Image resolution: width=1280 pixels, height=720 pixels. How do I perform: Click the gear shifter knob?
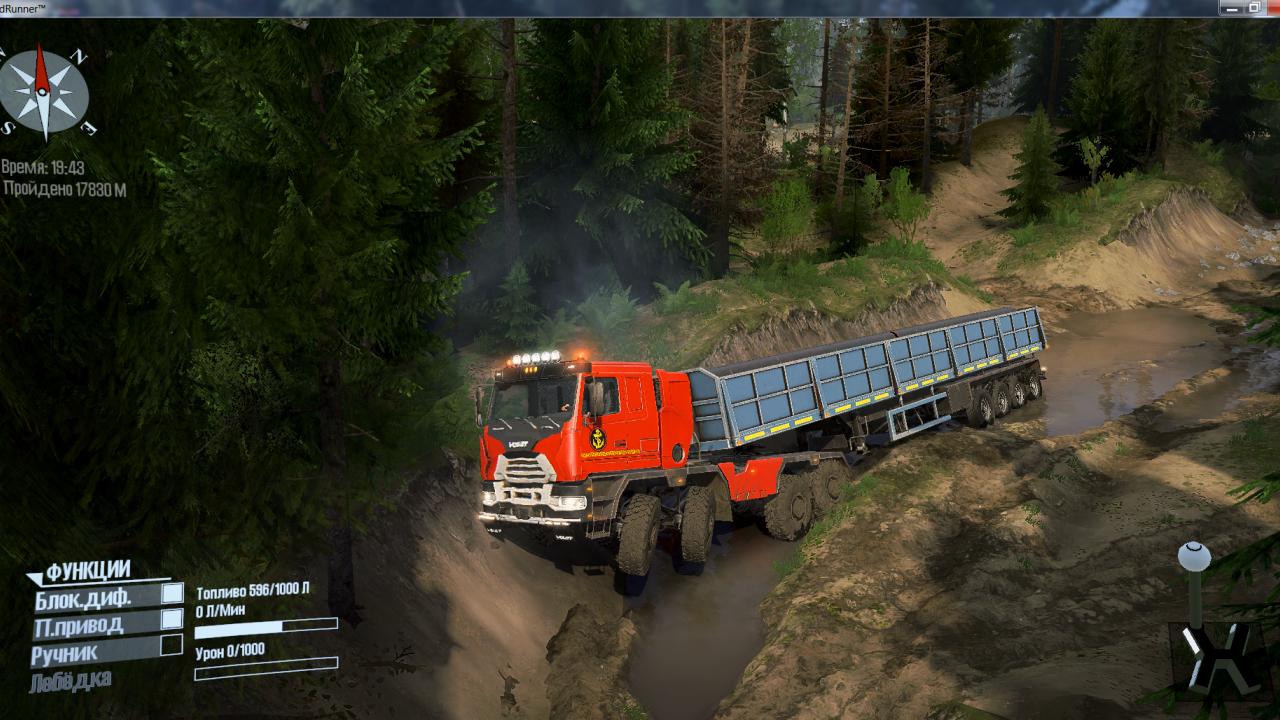coord(1194,556)
